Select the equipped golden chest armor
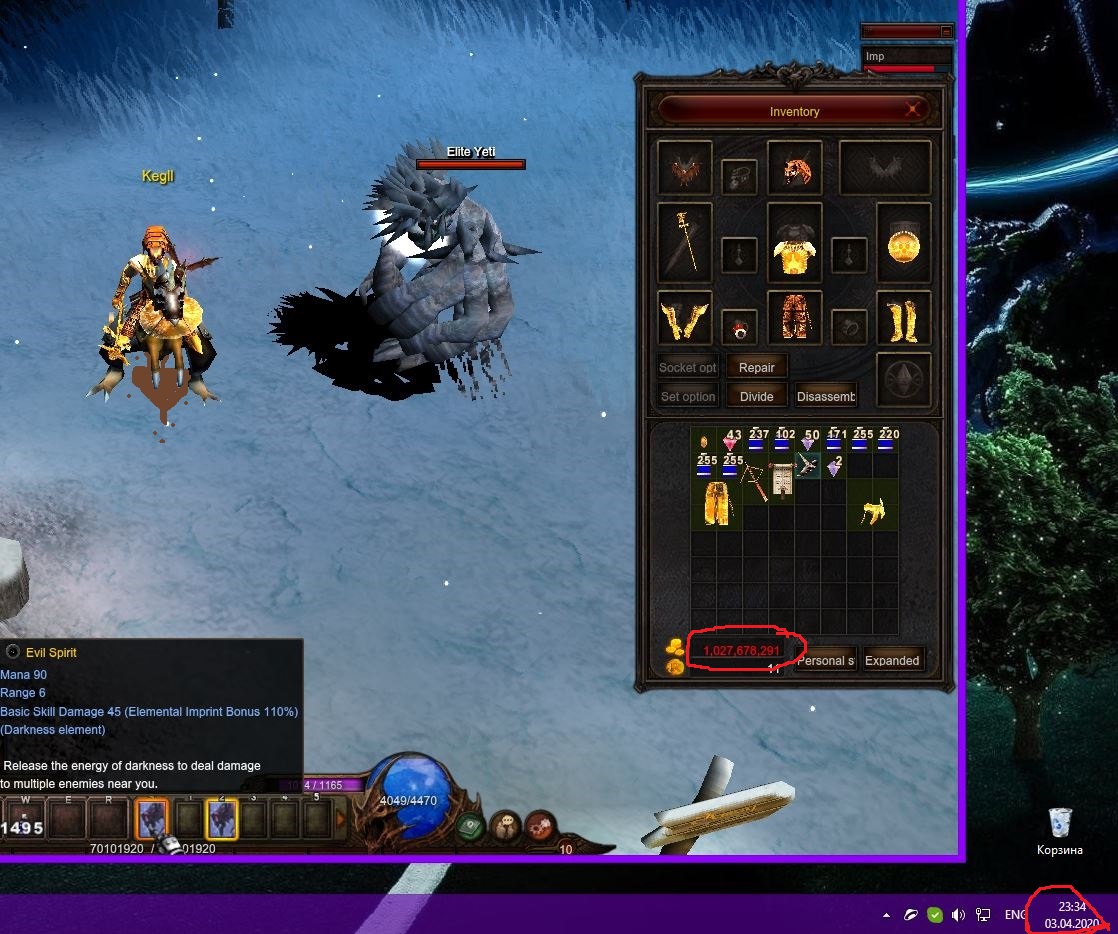This screenshot has height=934, width=1118. 795,247
